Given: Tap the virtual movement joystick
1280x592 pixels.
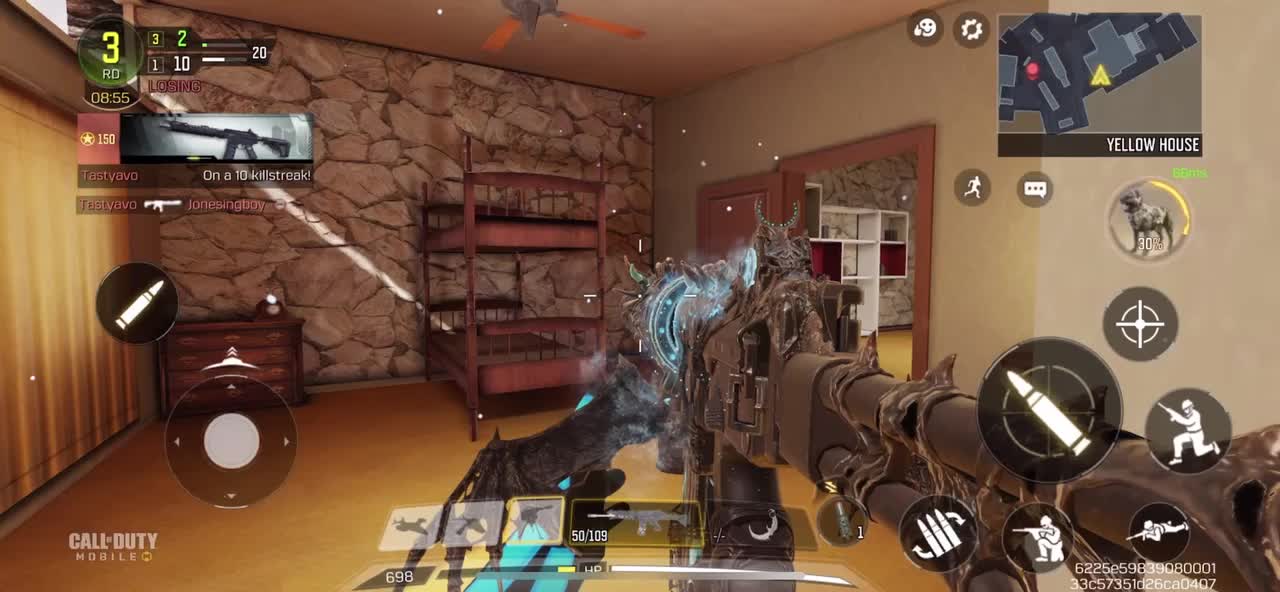Looking at the screenshot, I should click(232, 439).
